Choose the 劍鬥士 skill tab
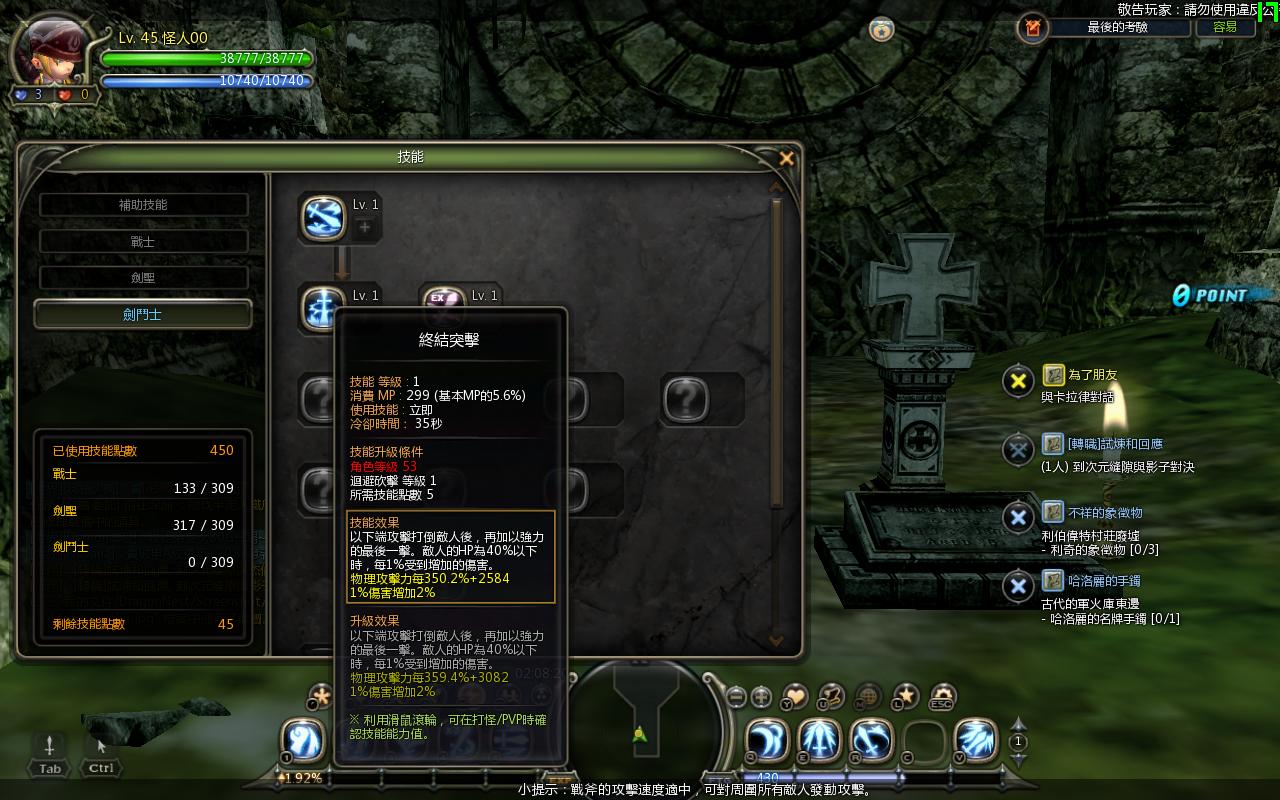Screen dimensions: 1280x800 point(143,315)
